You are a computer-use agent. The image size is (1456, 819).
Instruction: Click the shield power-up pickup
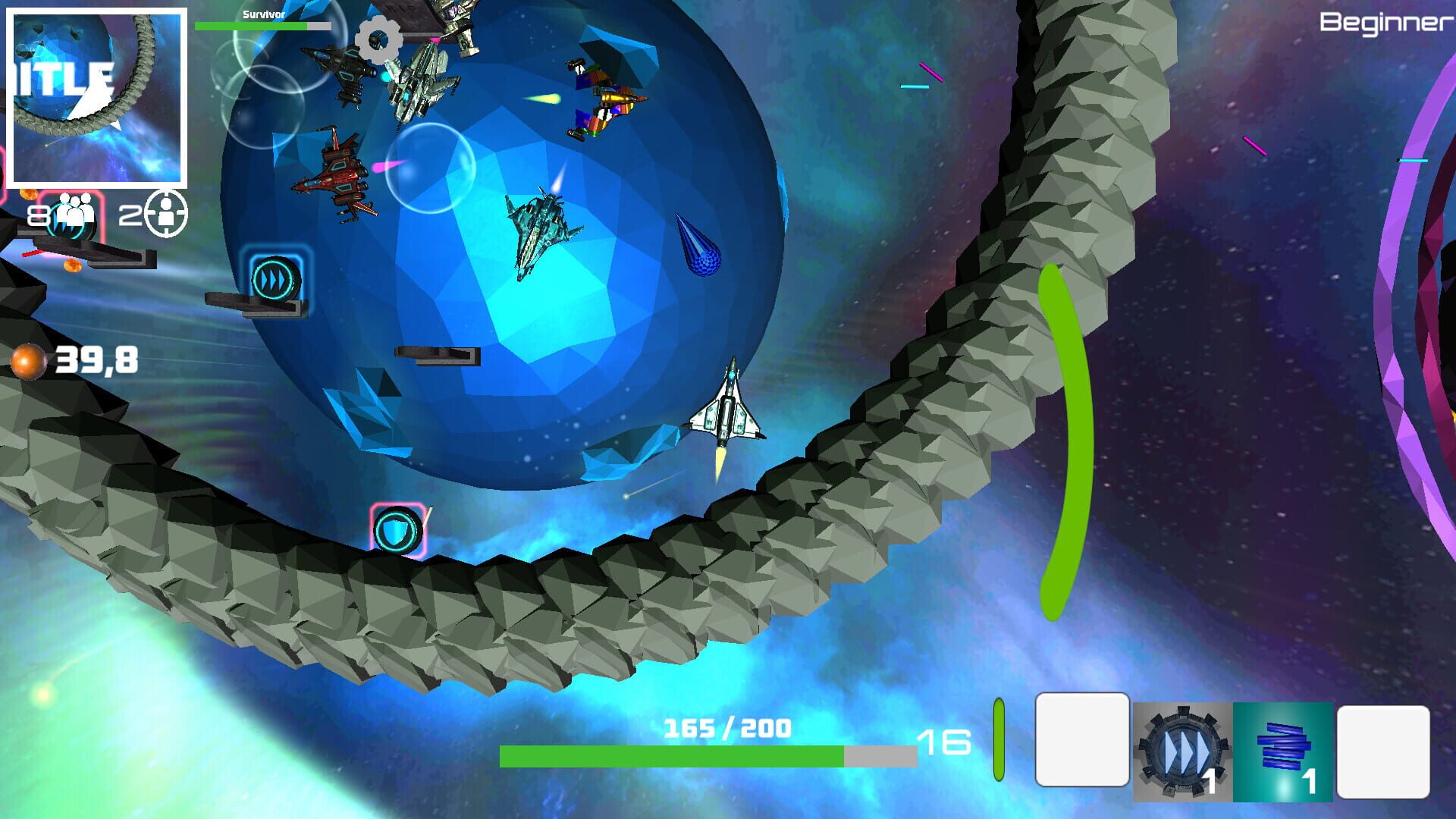[x=397, y=532]
